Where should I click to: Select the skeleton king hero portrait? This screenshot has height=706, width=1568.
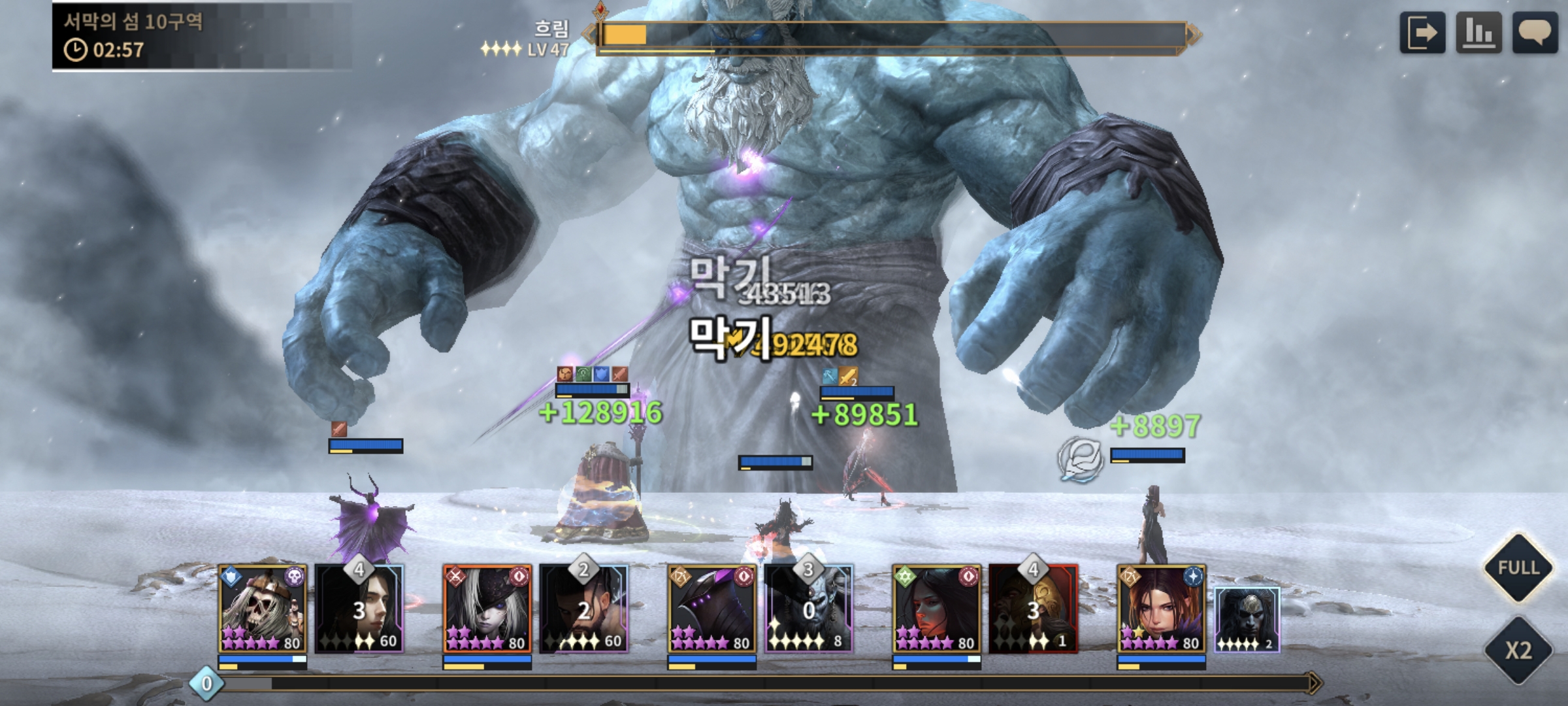coord(262,609)
